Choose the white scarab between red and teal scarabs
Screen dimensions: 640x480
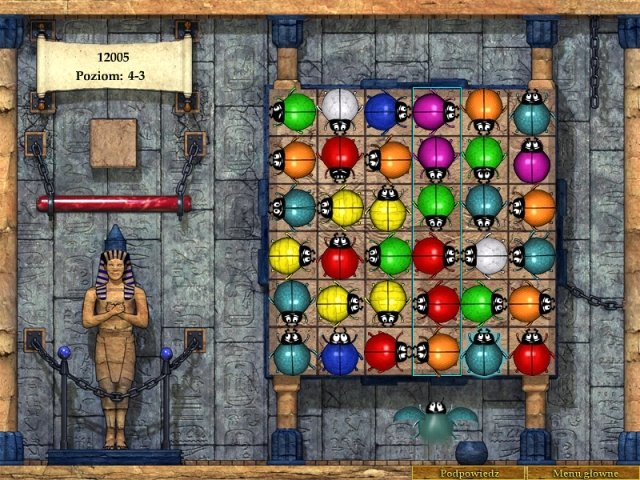click(485, 254)
